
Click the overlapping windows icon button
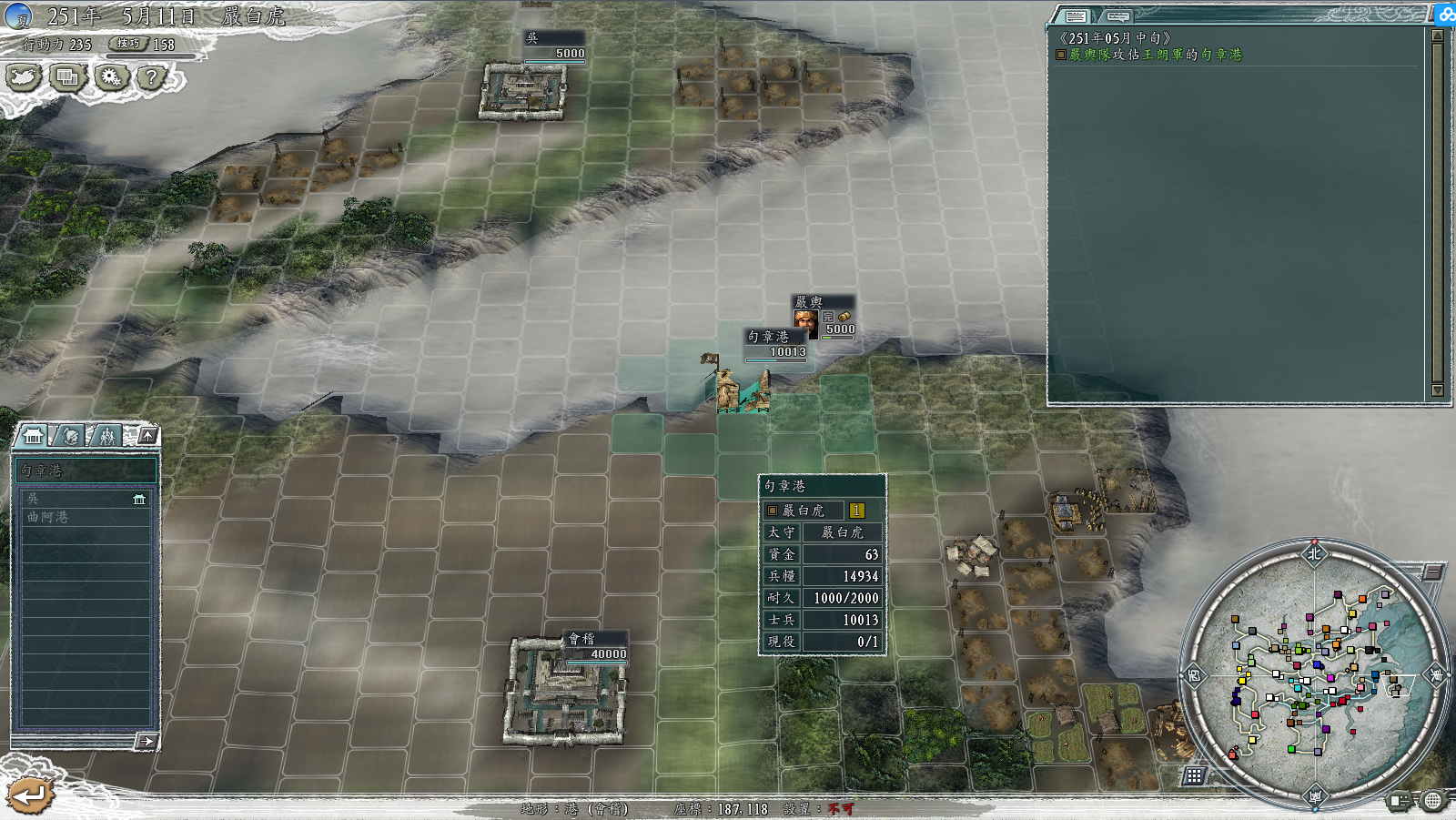66,78
